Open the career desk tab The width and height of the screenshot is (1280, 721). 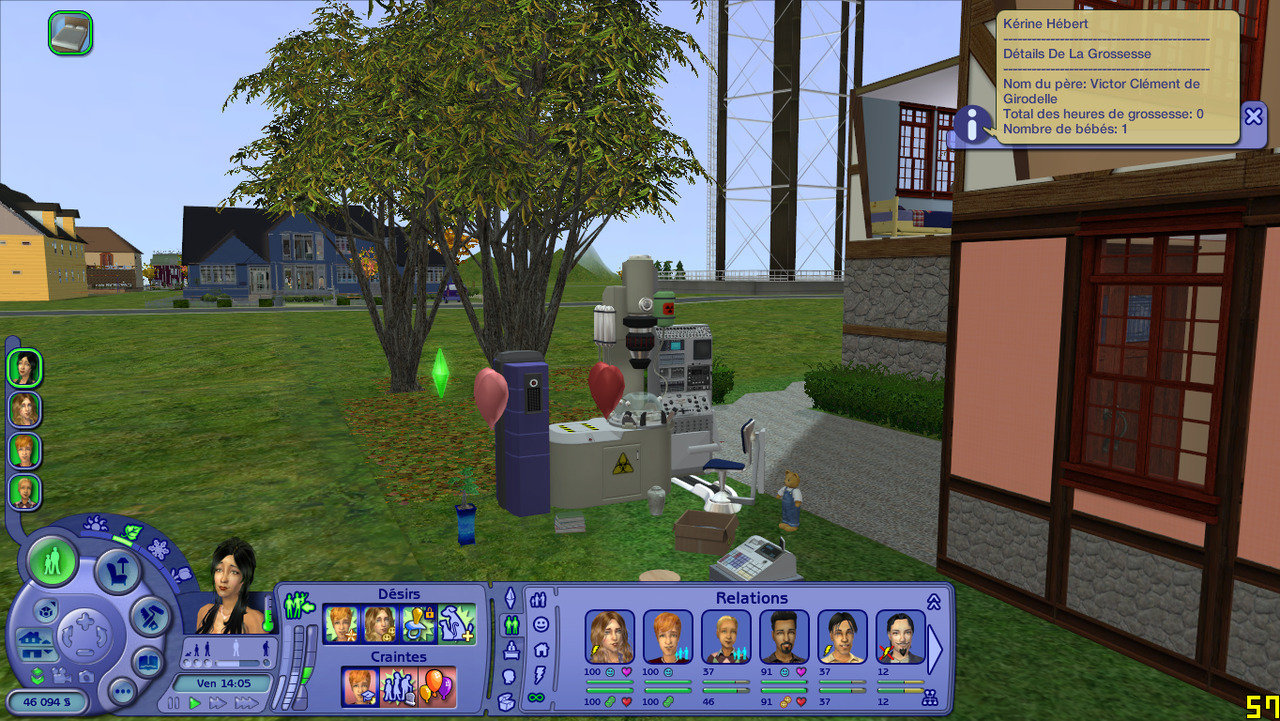511,650
